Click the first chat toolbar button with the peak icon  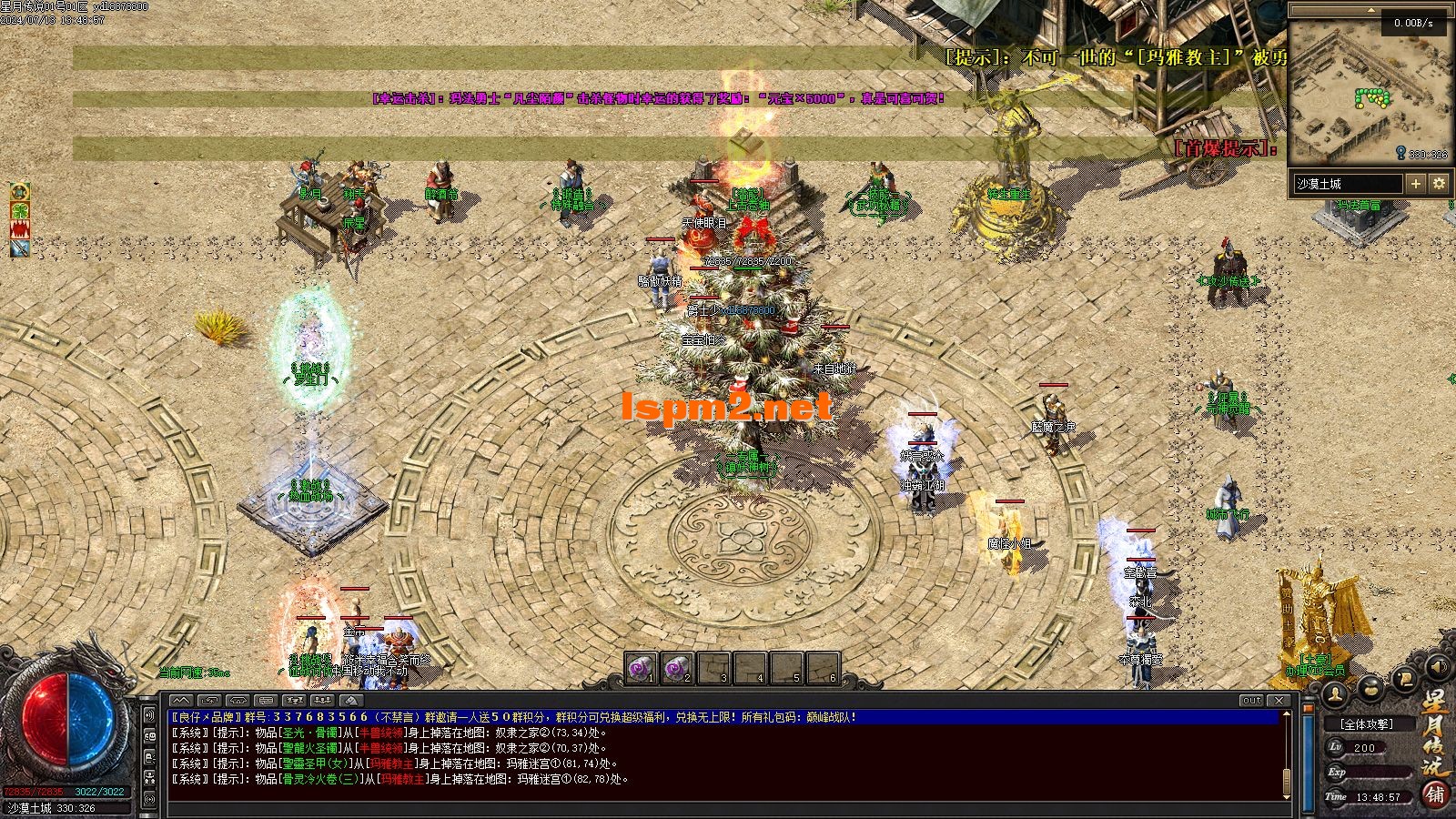(x=182, y=700)
